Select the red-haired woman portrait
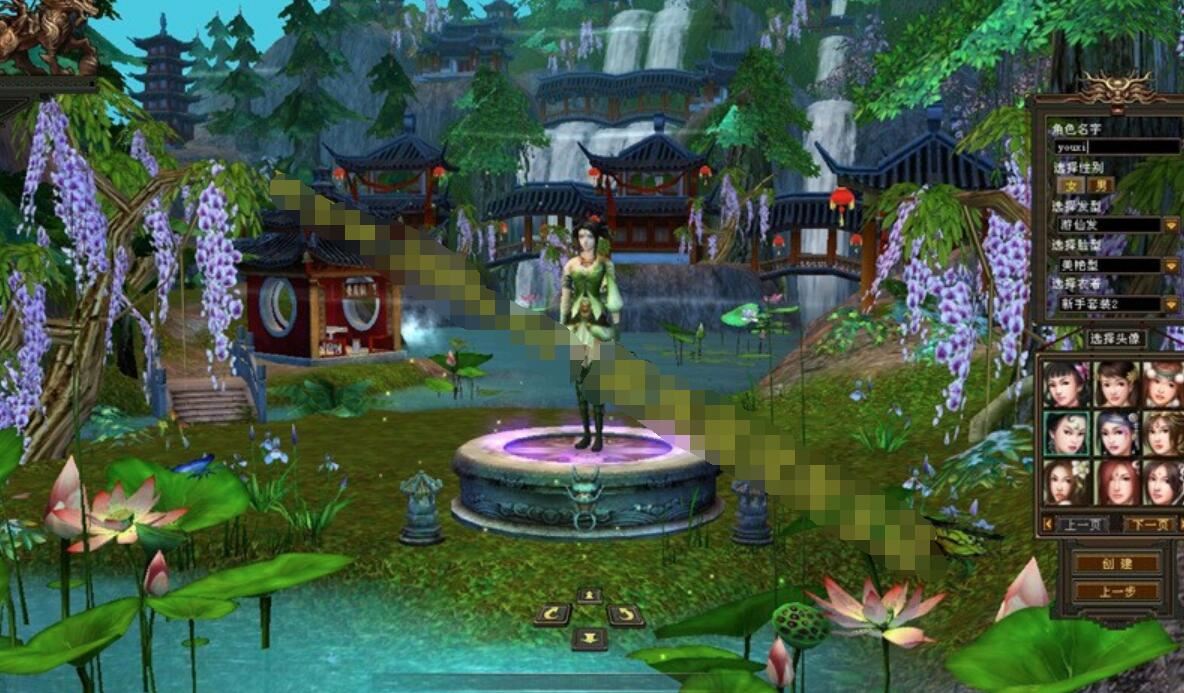The width and height of the screenshot is (1184, 693). point(1115,483)
